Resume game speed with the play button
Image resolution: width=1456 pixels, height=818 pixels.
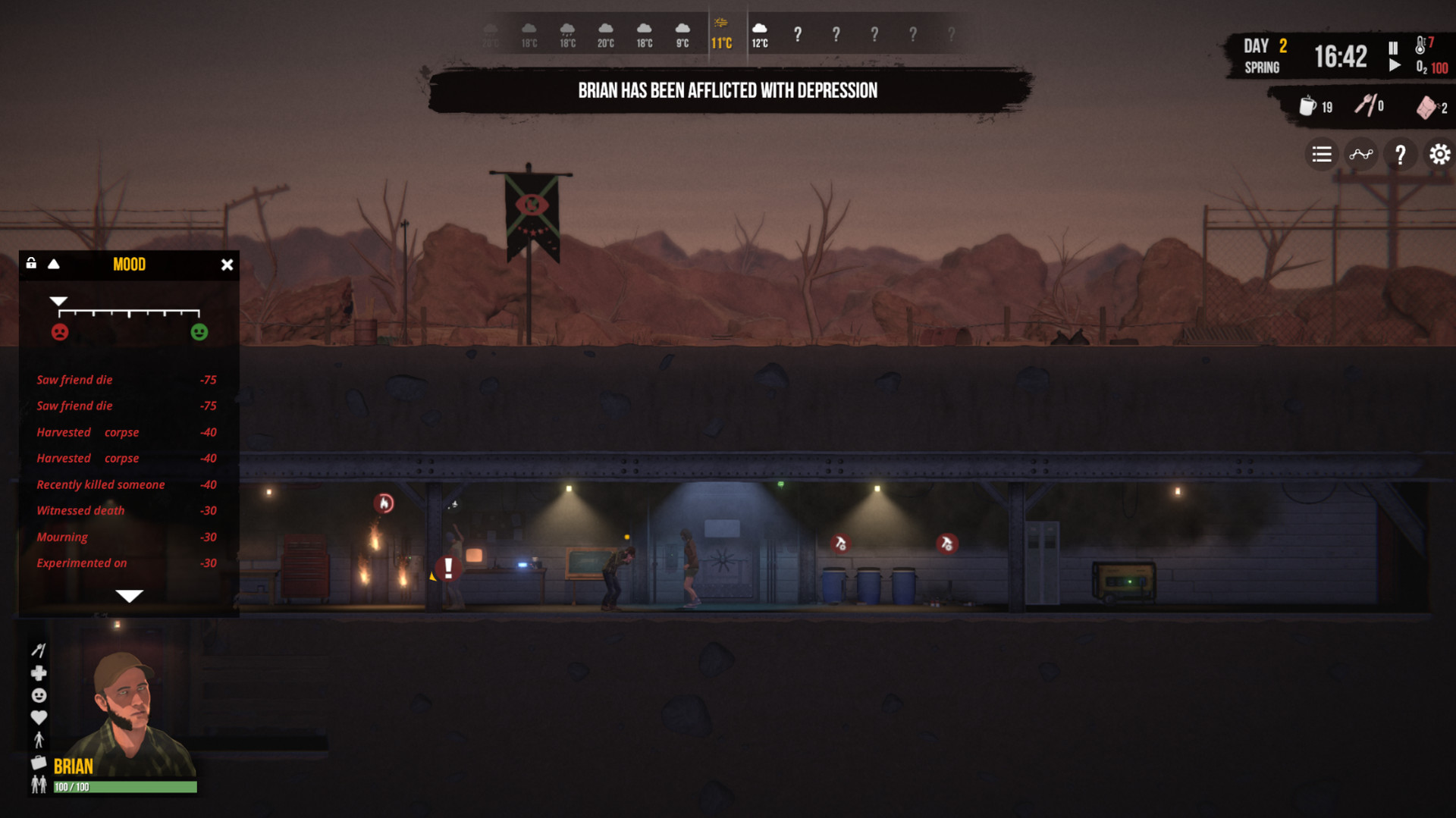(1394, 64)
